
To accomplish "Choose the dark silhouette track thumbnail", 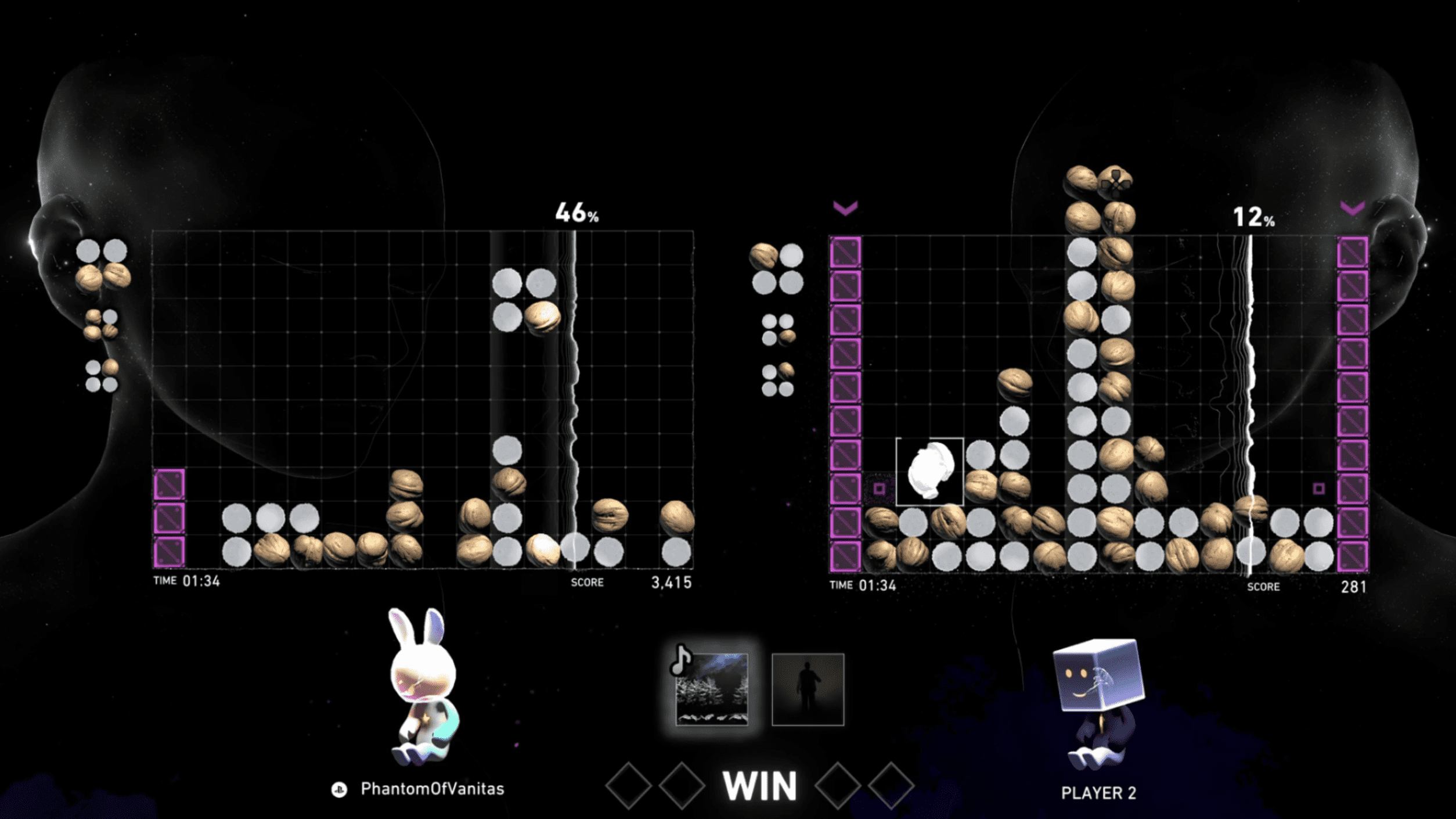I will pos(808,689).
